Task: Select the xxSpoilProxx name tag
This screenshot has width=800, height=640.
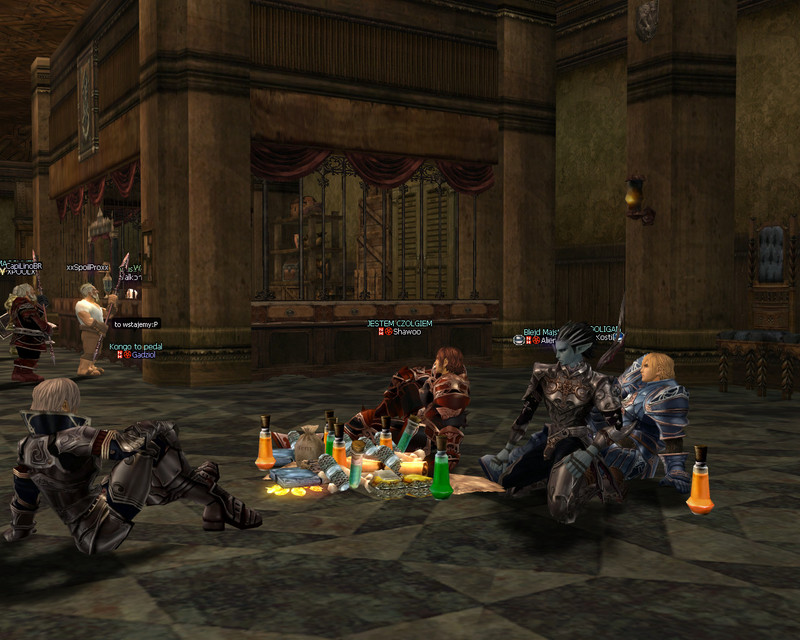Action: click(87, 267)
